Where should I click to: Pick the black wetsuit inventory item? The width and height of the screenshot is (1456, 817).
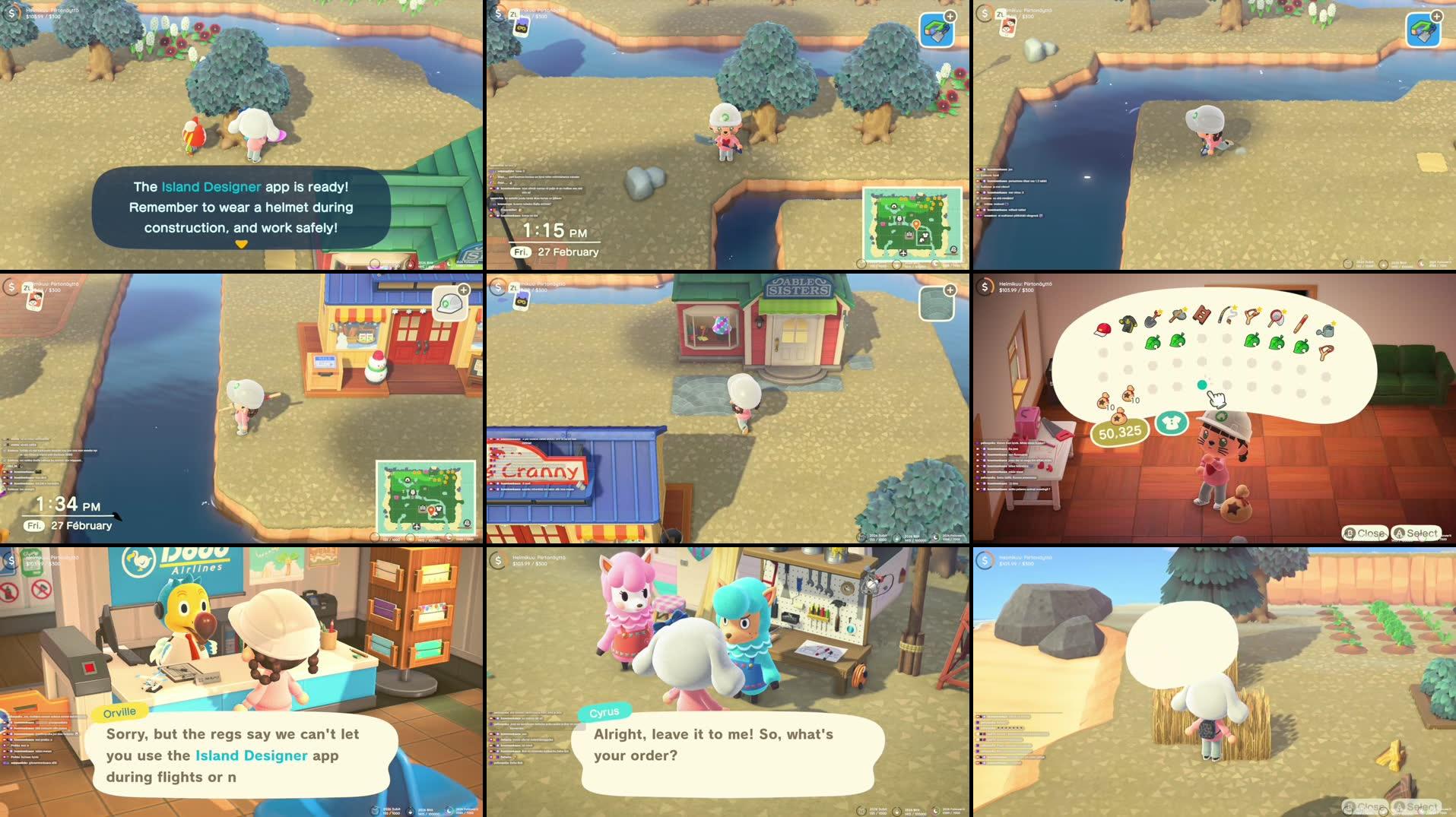[x=1128, y=325]
